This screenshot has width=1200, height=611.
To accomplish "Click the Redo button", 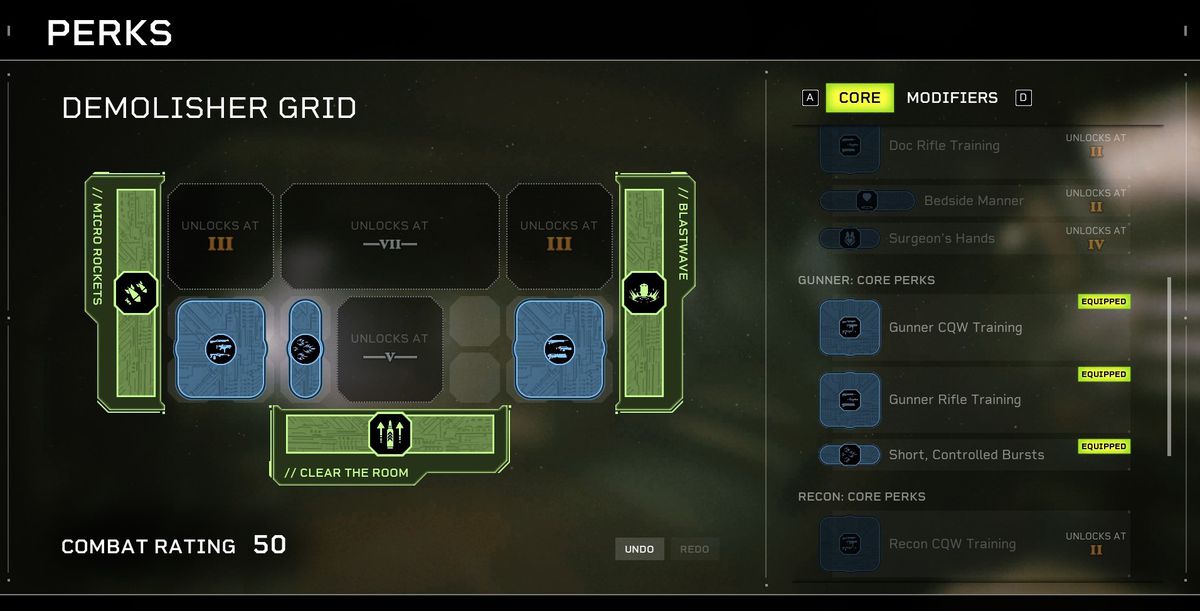I will coord(694,549).
